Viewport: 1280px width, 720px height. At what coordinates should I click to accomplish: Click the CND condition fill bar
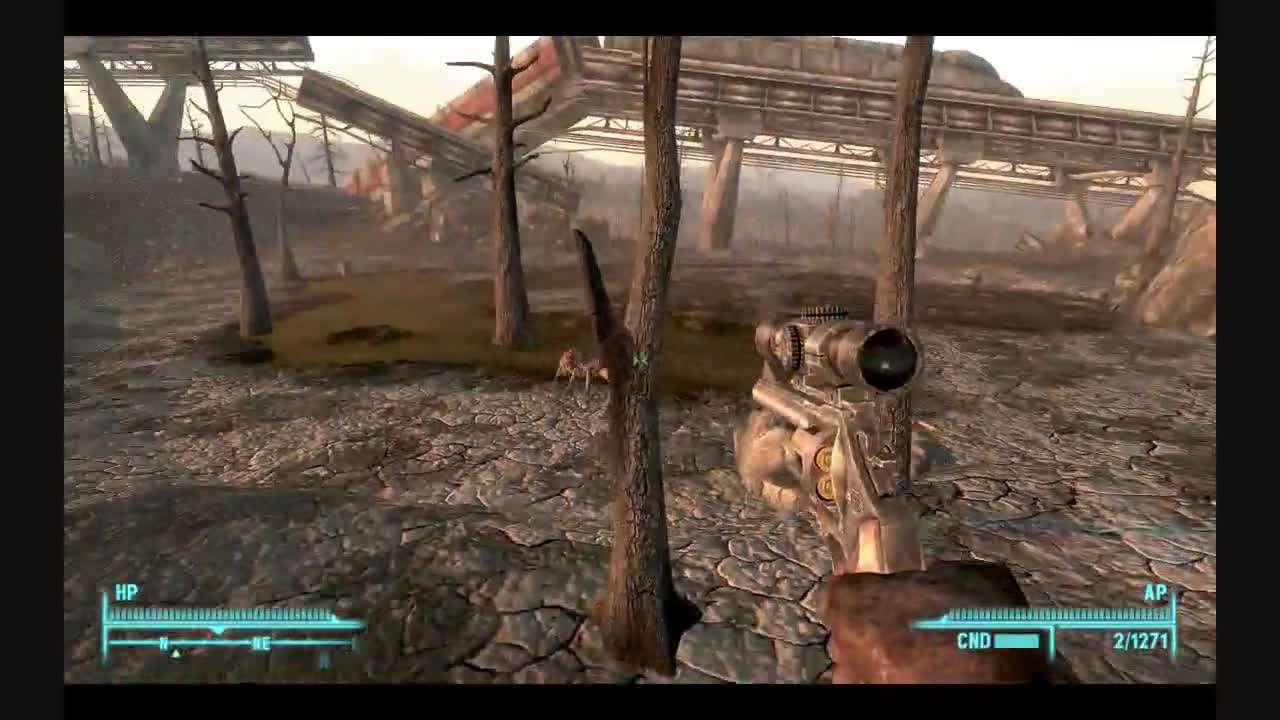click(x=1017, y=642)
